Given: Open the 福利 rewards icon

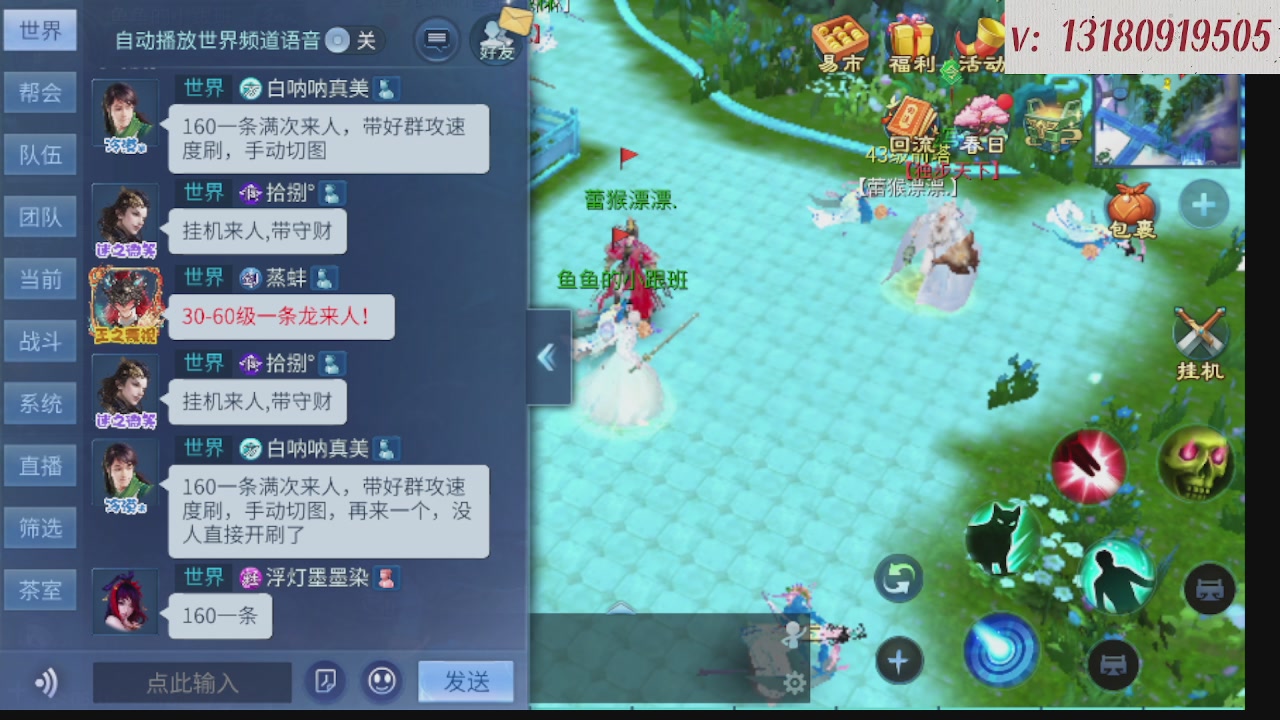Looking at the screenshot, I should [913, 38].
